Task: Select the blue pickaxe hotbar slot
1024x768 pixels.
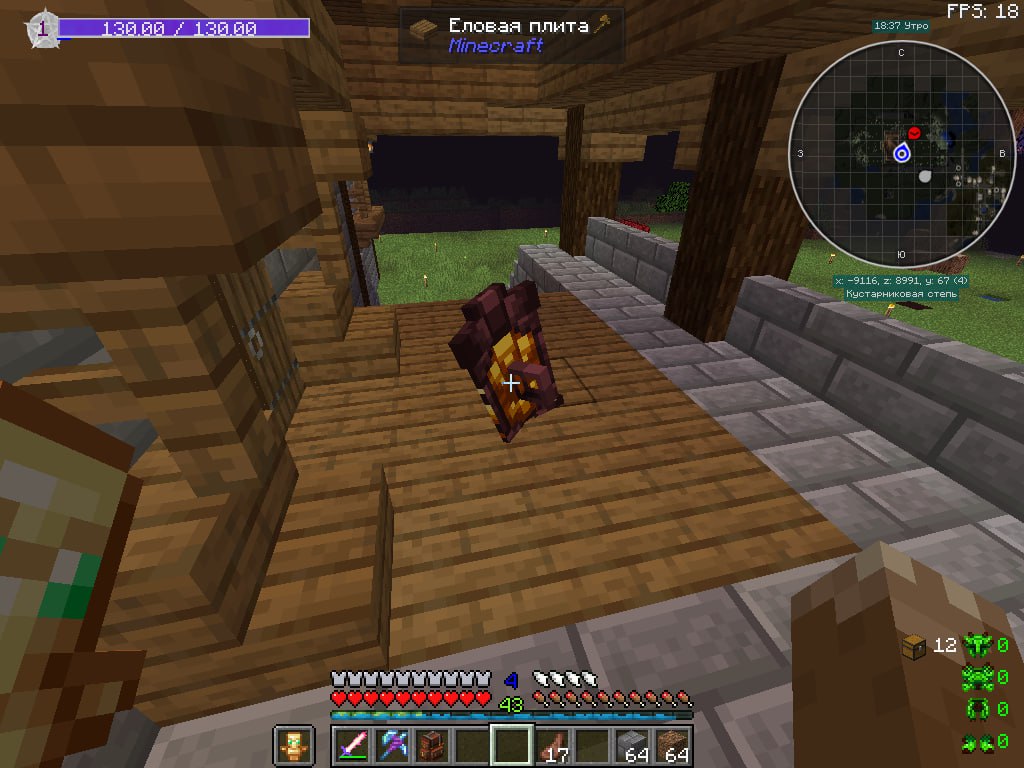Action: point(394,746)
